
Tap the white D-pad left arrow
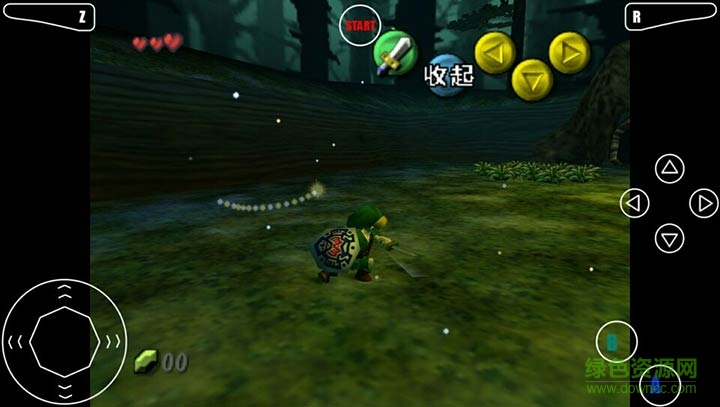(634, 203)
